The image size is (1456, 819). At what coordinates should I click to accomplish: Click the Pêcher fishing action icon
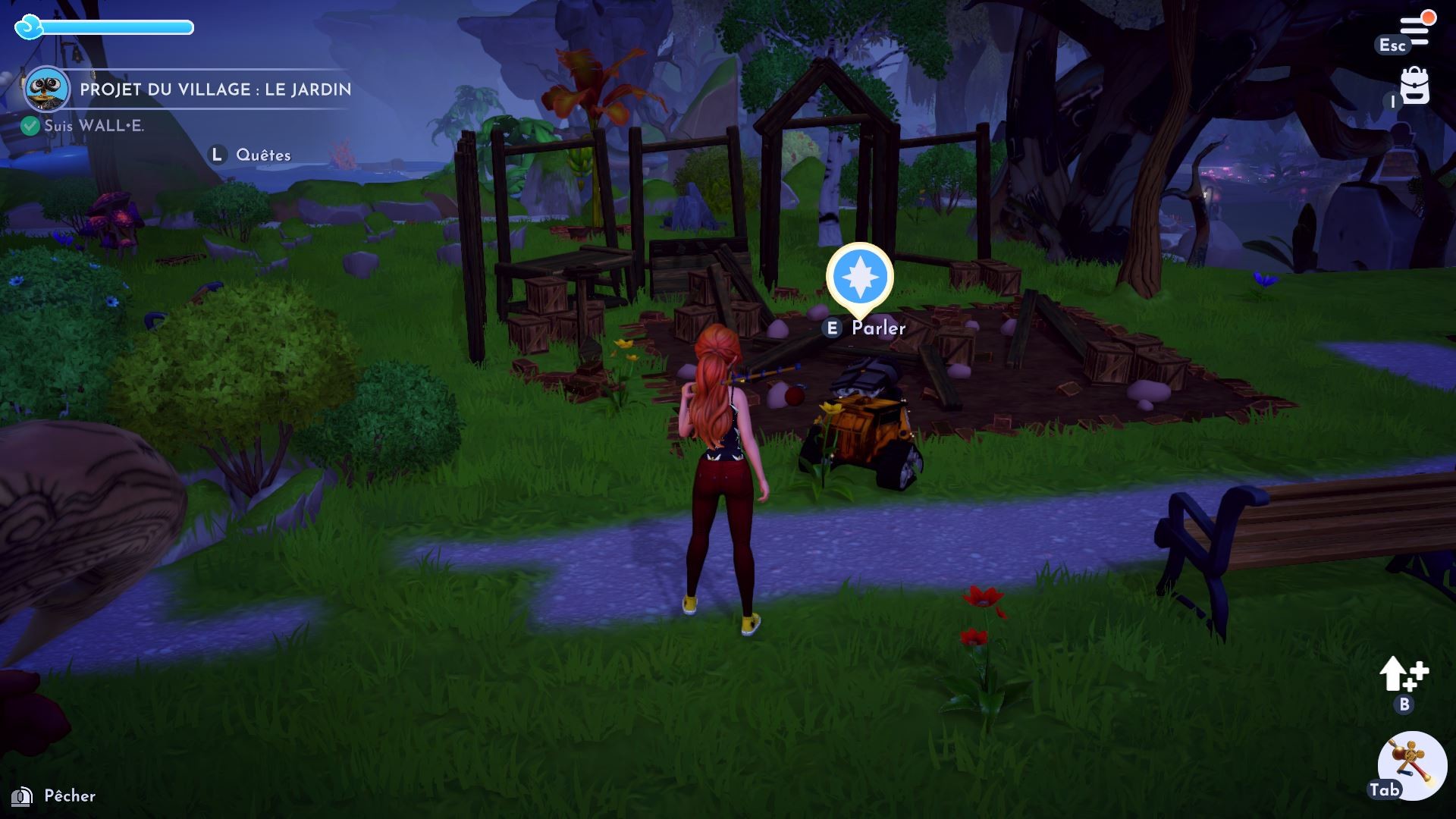[22, 796]
